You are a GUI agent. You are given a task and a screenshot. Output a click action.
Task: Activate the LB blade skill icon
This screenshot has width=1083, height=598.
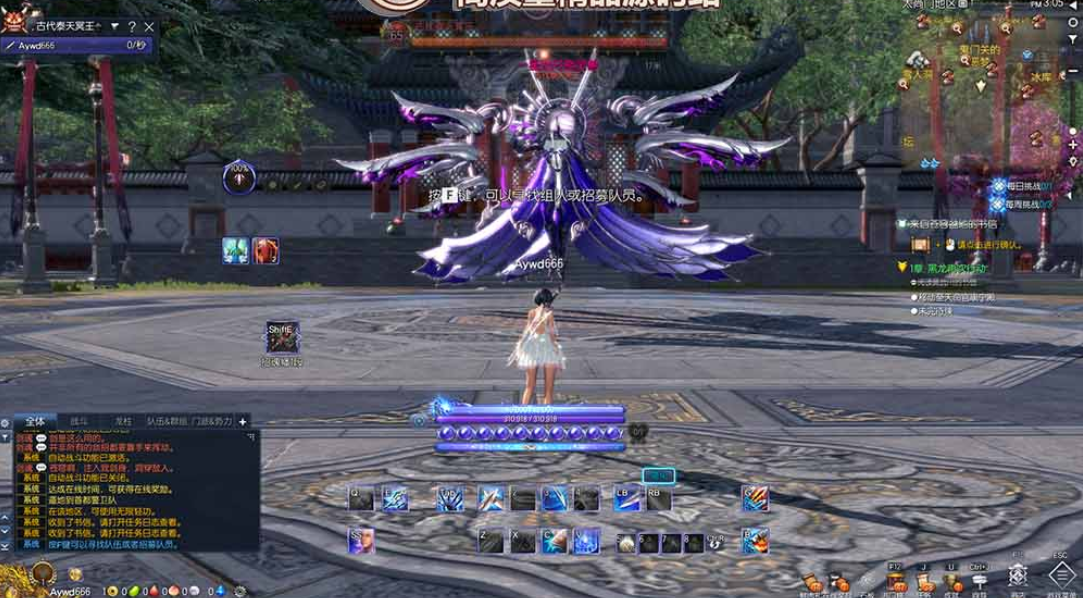(x=626, y=498)
